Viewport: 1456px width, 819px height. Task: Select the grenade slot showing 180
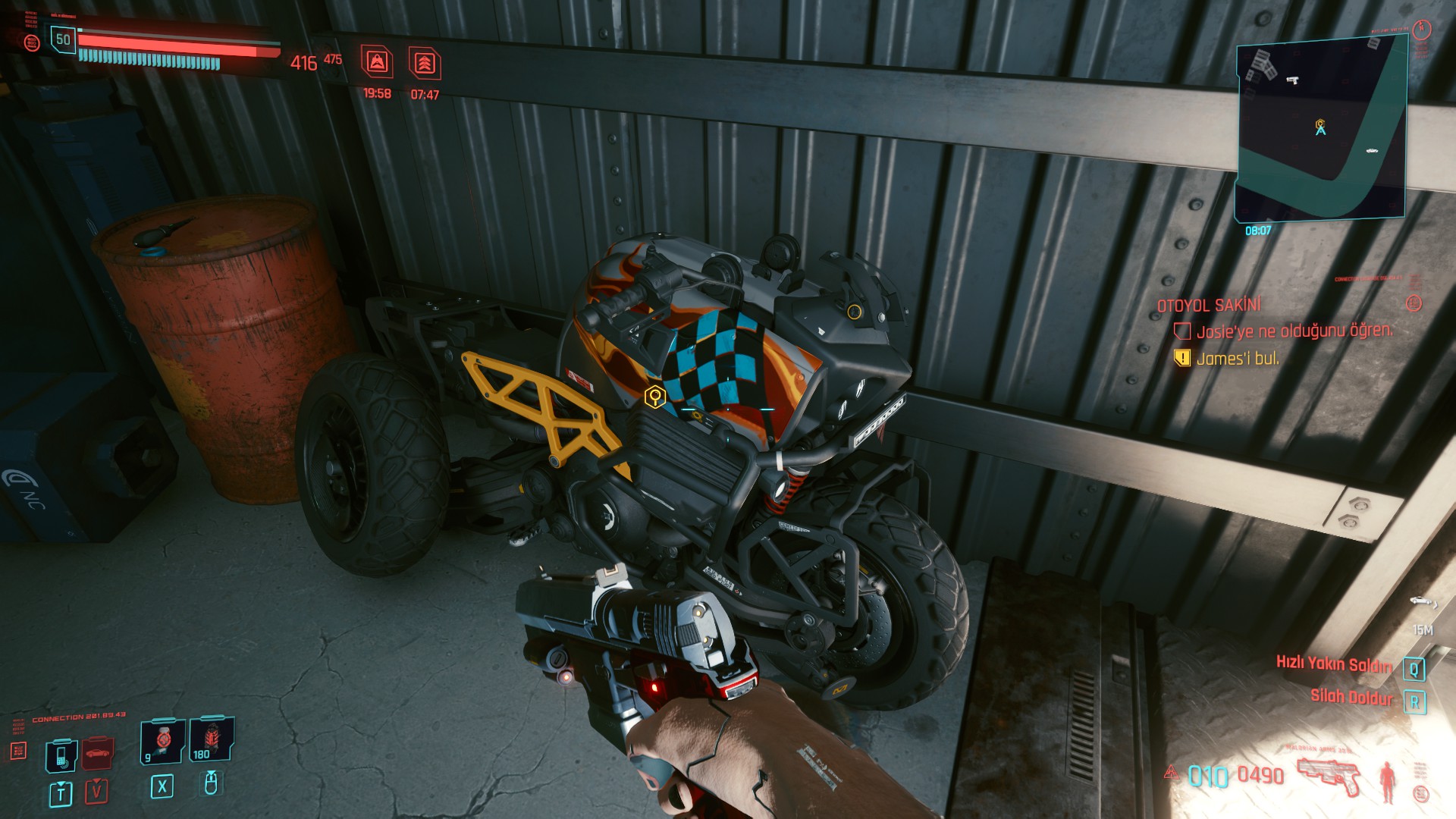210,739
